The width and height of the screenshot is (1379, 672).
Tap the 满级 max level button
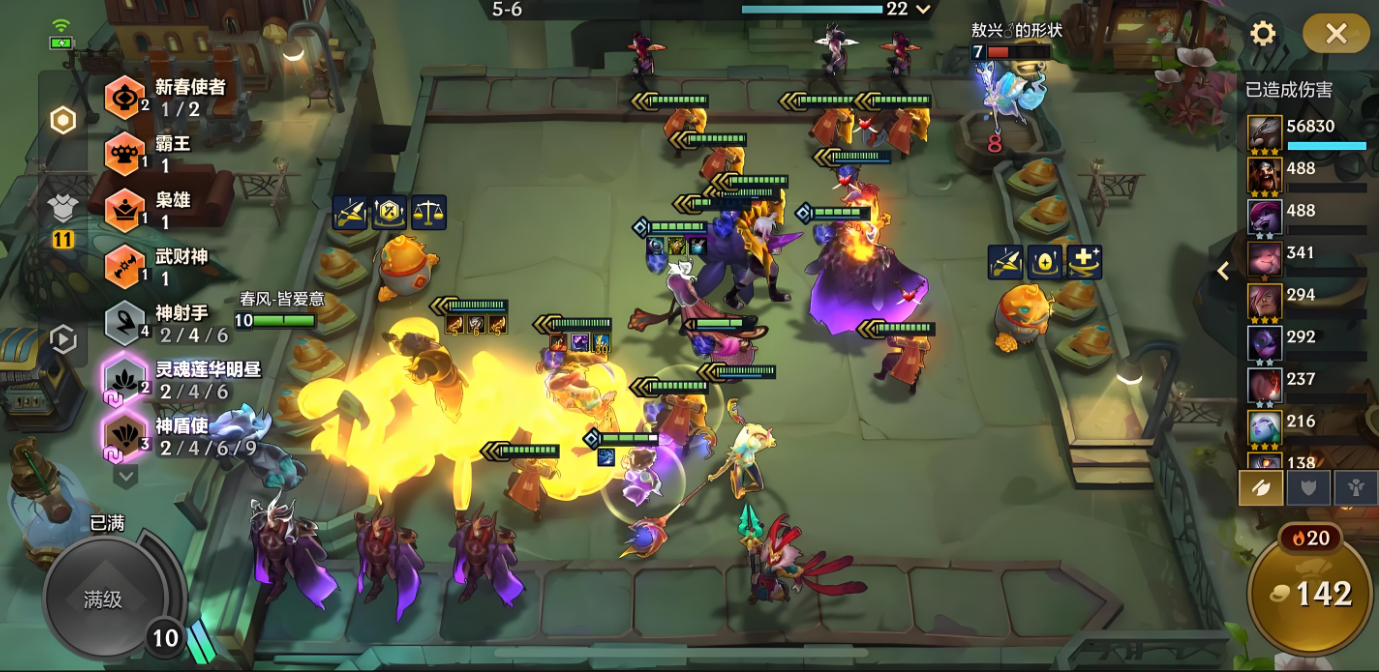[103, 599]
